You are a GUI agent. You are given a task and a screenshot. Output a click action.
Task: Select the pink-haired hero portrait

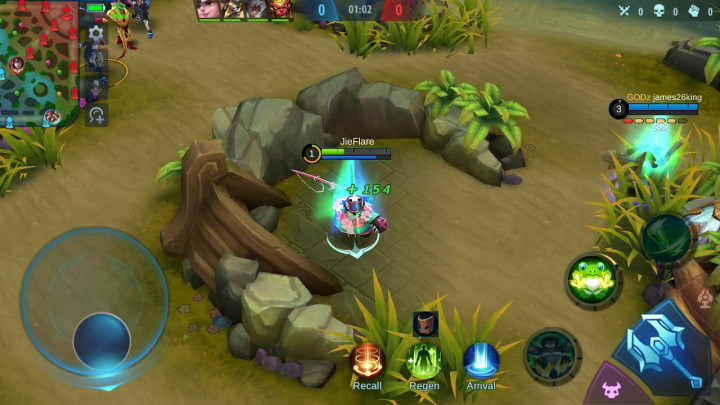click(210, 9)
